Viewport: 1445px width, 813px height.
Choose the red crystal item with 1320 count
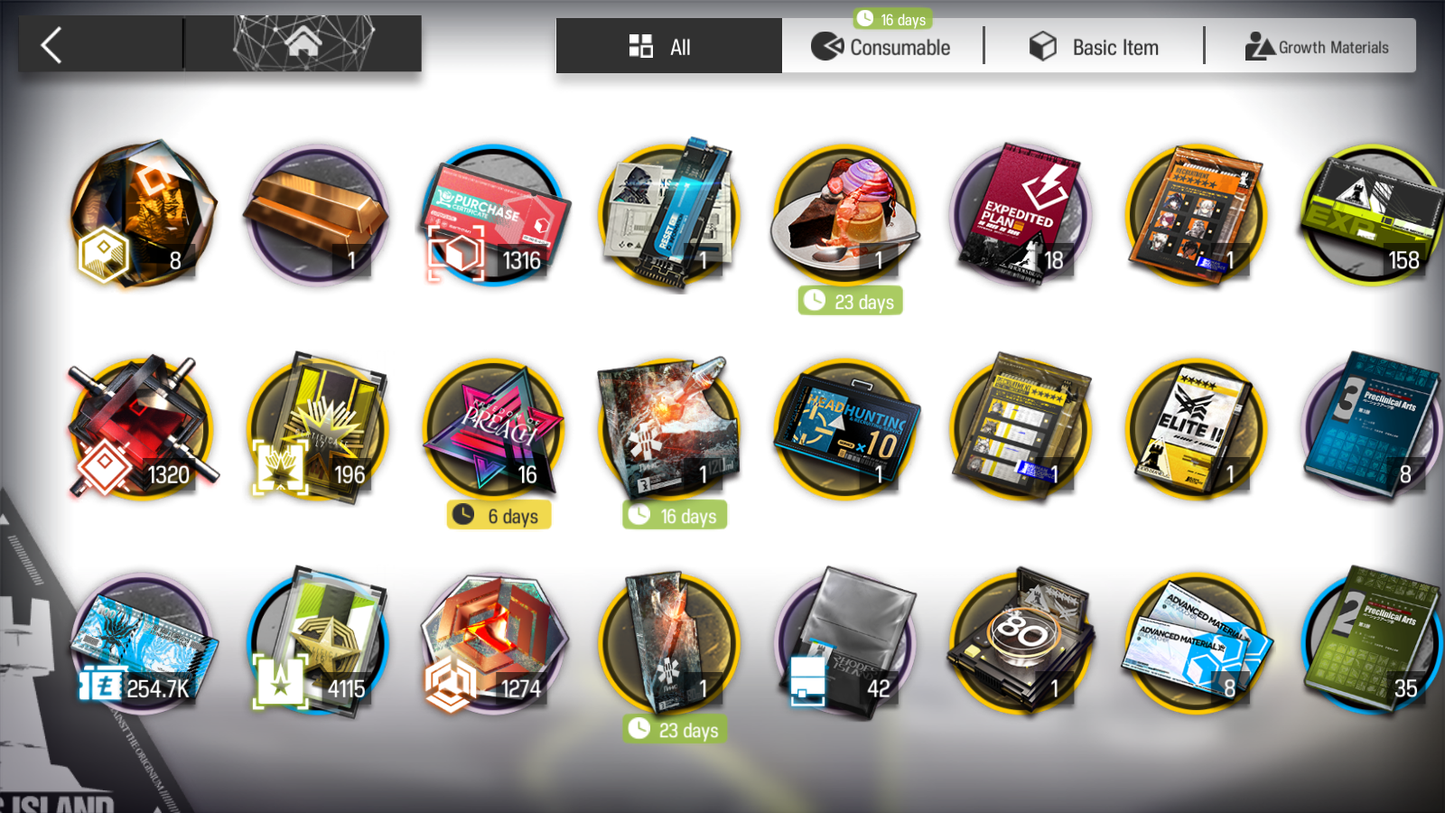tap(142, 429)
